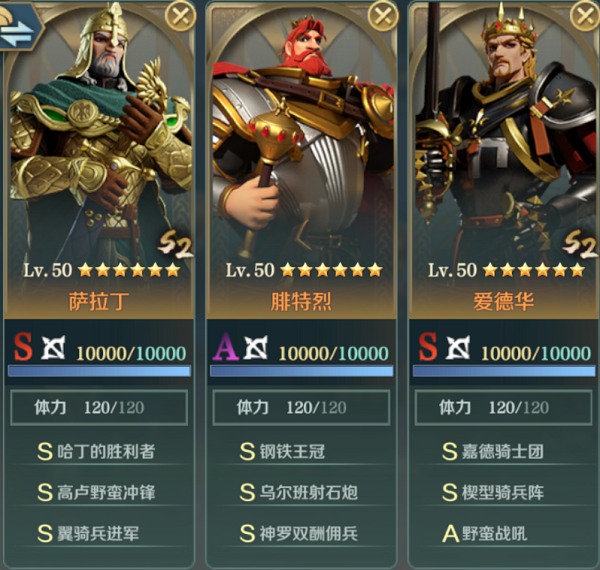Select the 翼骑兵进军 skill
The height and width of the screenshot is (570, 600).
click(98, 533)
